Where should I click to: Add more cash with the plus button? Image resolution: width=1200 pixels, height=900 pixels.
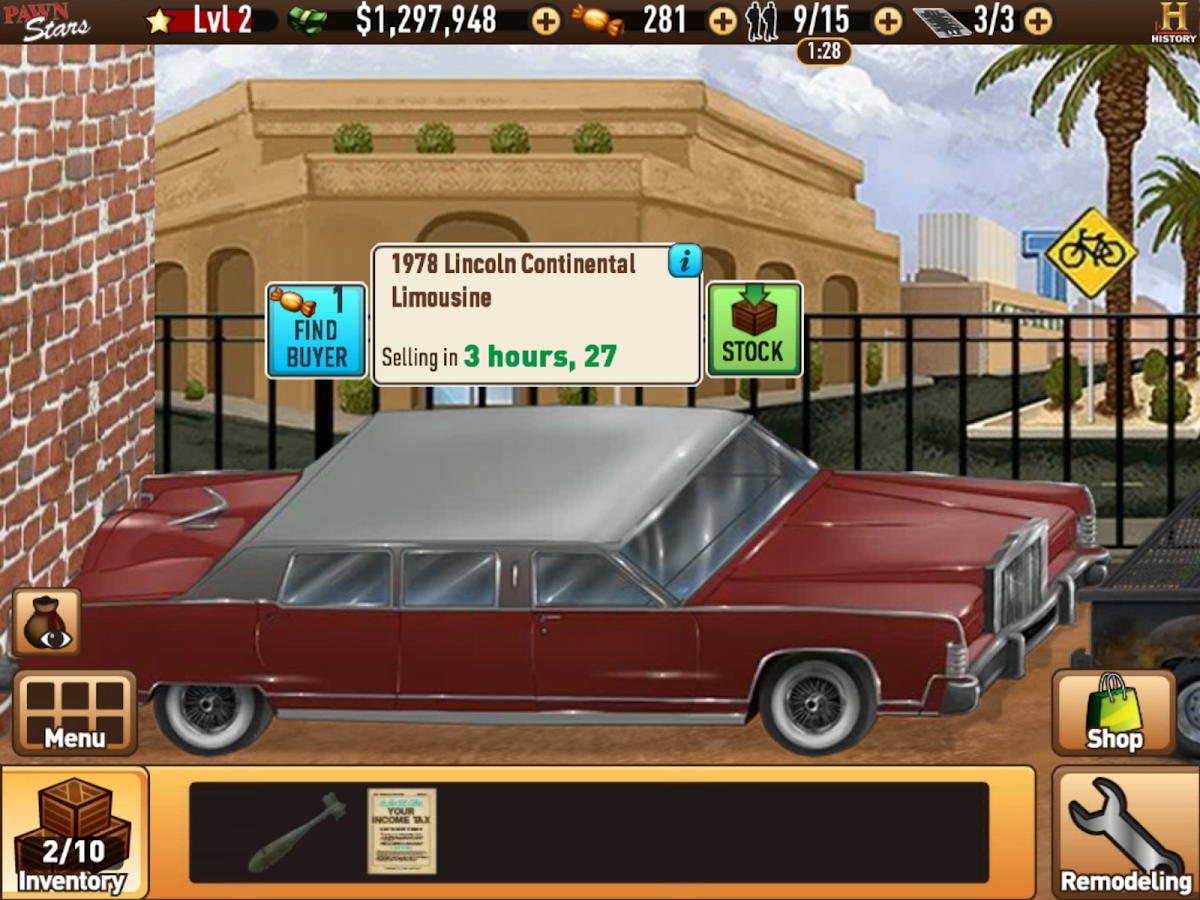tap(546, 20)
